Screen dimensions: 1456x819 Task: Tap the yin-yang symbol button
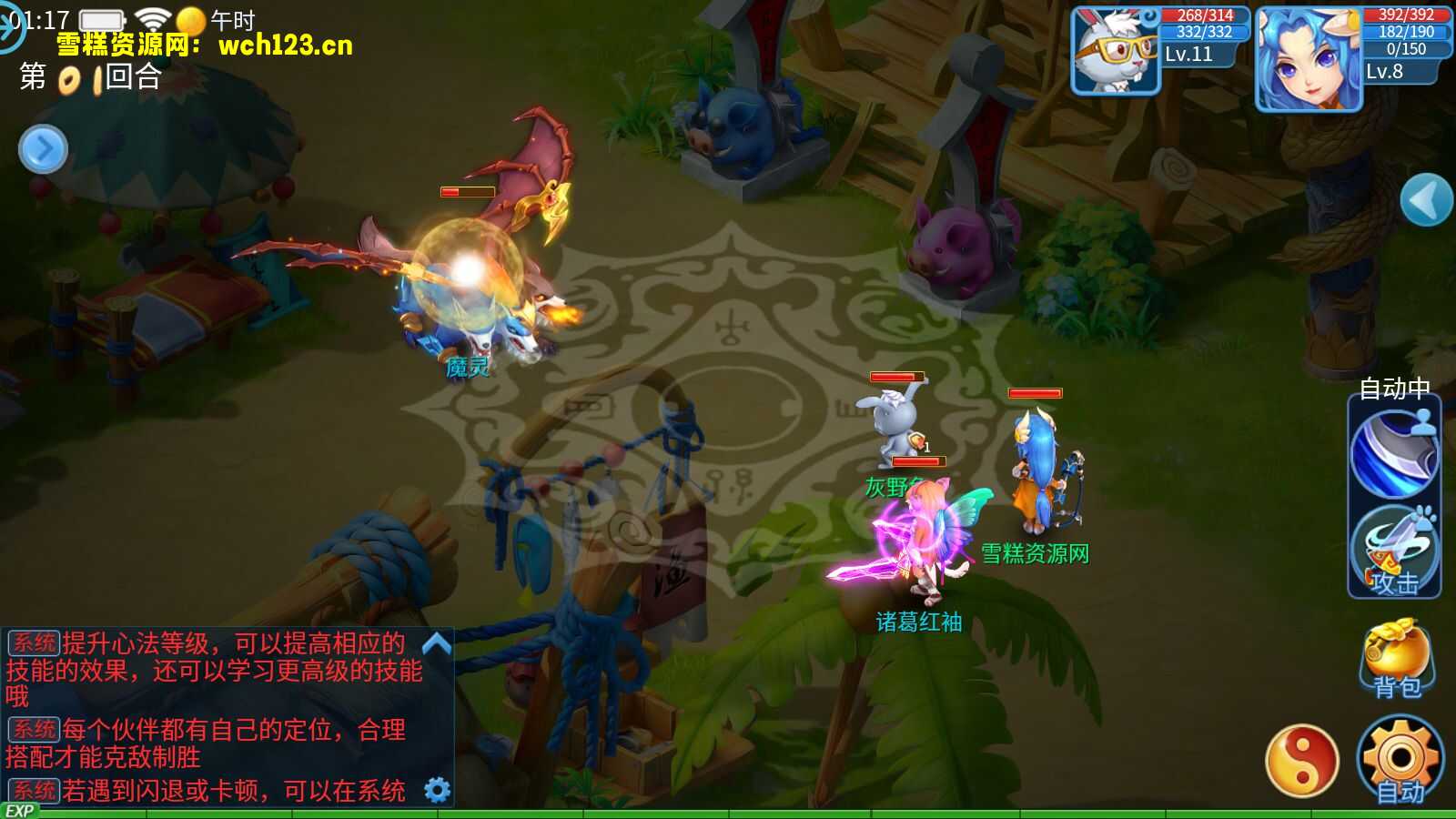[x=1302, y=761]
